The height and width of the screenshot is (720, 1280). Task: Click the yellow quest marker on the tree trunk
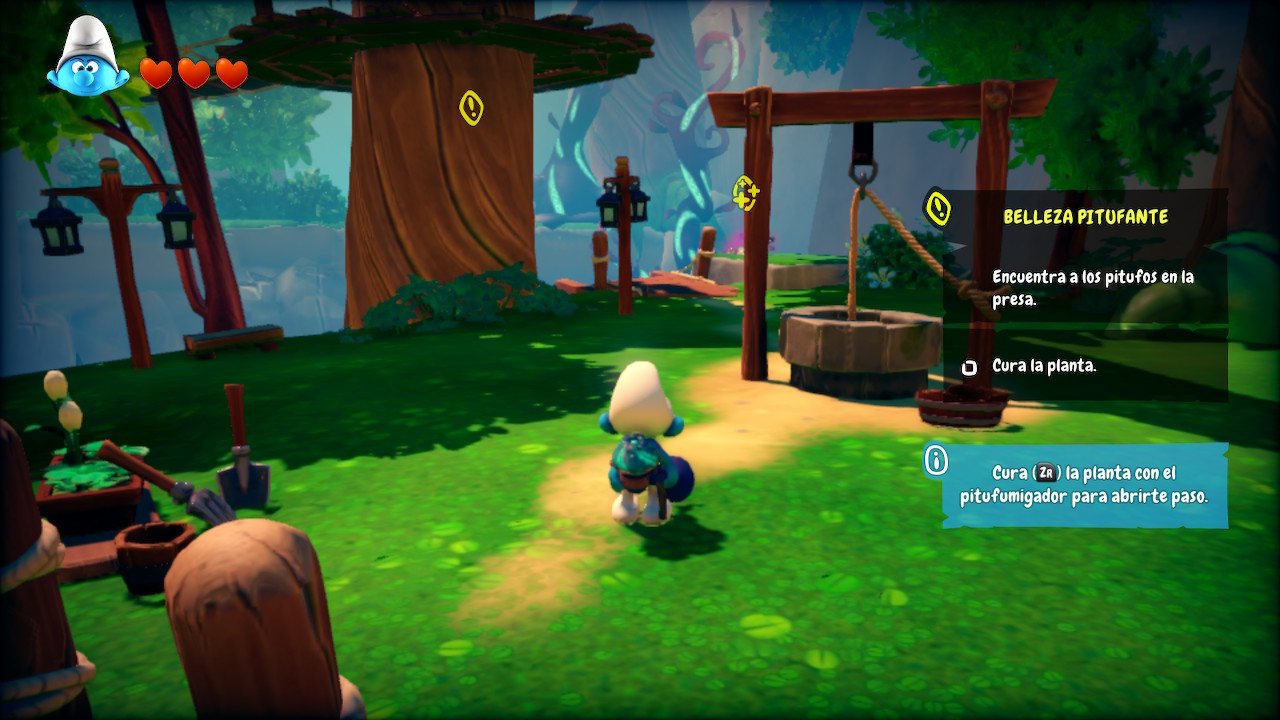[x=471, y=108]
